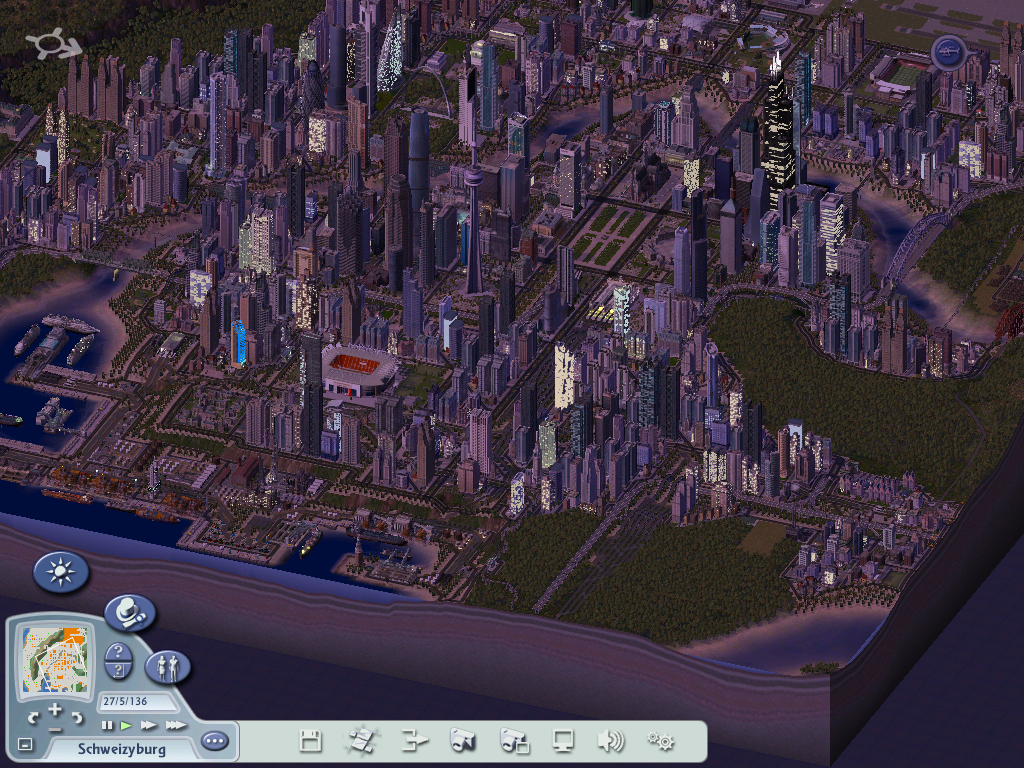Image resolution: width=1024 pixels, height=768 pixels.
Task: Rotate the view counterclockwise using the left arrow
Action: 33,718
